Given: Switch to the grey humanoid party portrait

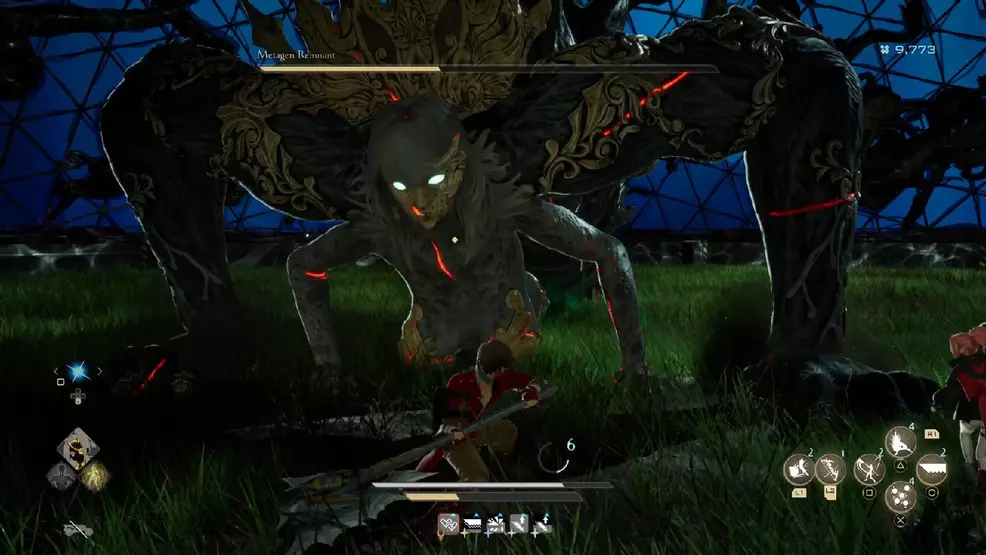Looking at the screenshot, I should click(x=60, y=476).
